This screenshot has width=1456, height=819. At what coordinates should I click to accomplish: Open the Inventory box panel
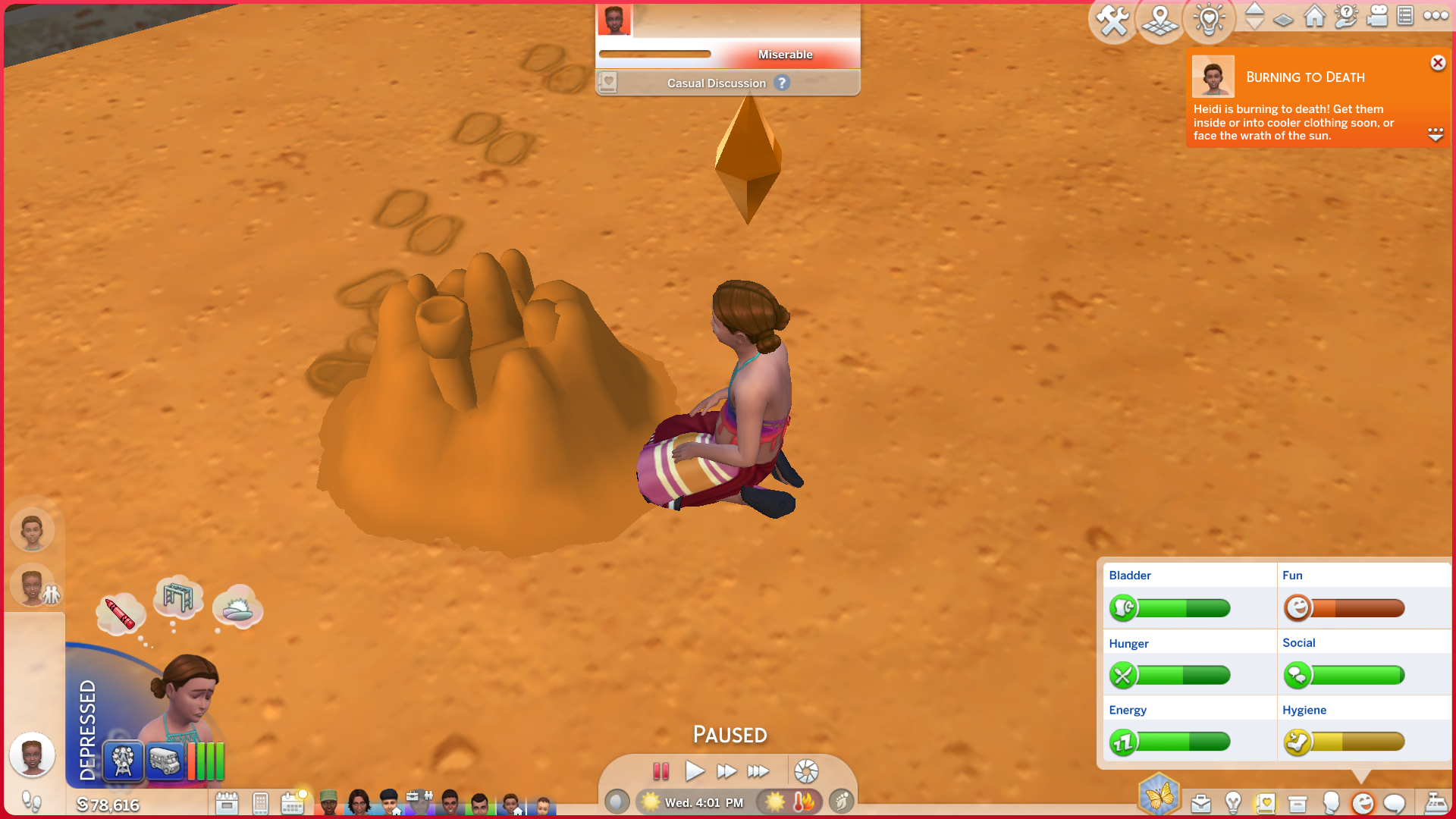click(x=1298, y=803)
